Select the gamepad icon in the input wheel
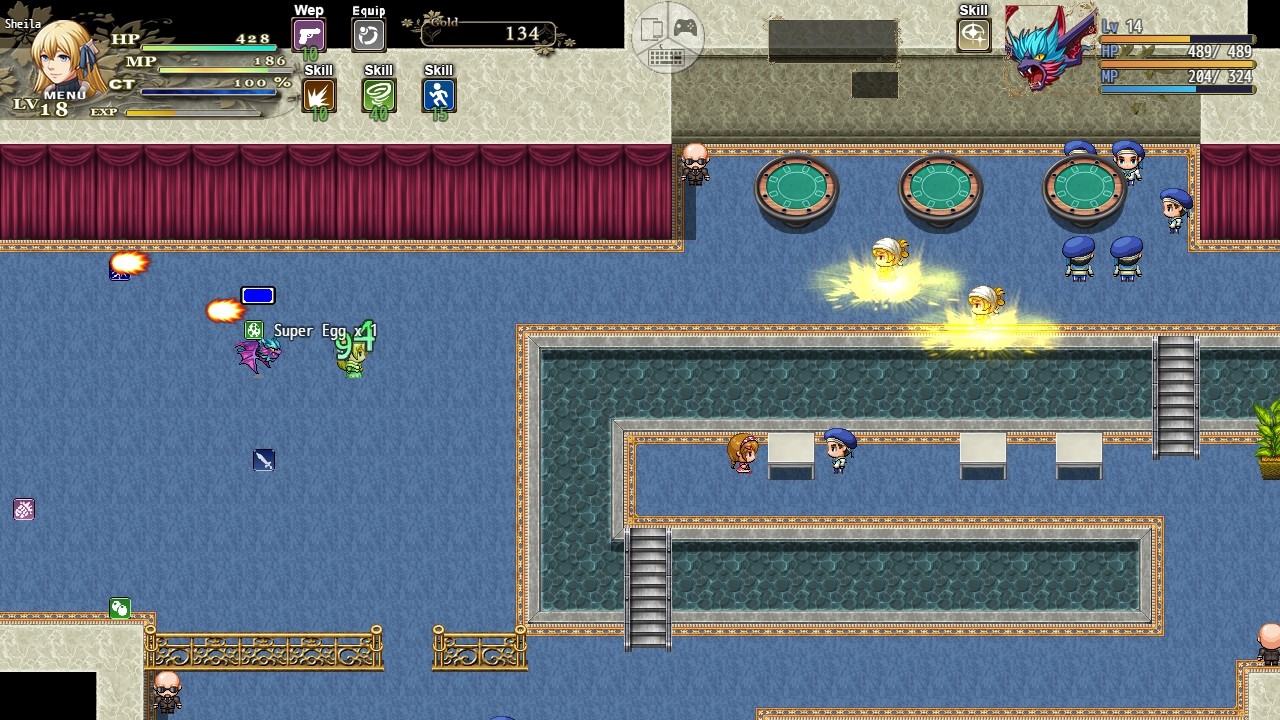Image resolution: width=1280 pixels, height=720 pixels. tap(686, 27)
